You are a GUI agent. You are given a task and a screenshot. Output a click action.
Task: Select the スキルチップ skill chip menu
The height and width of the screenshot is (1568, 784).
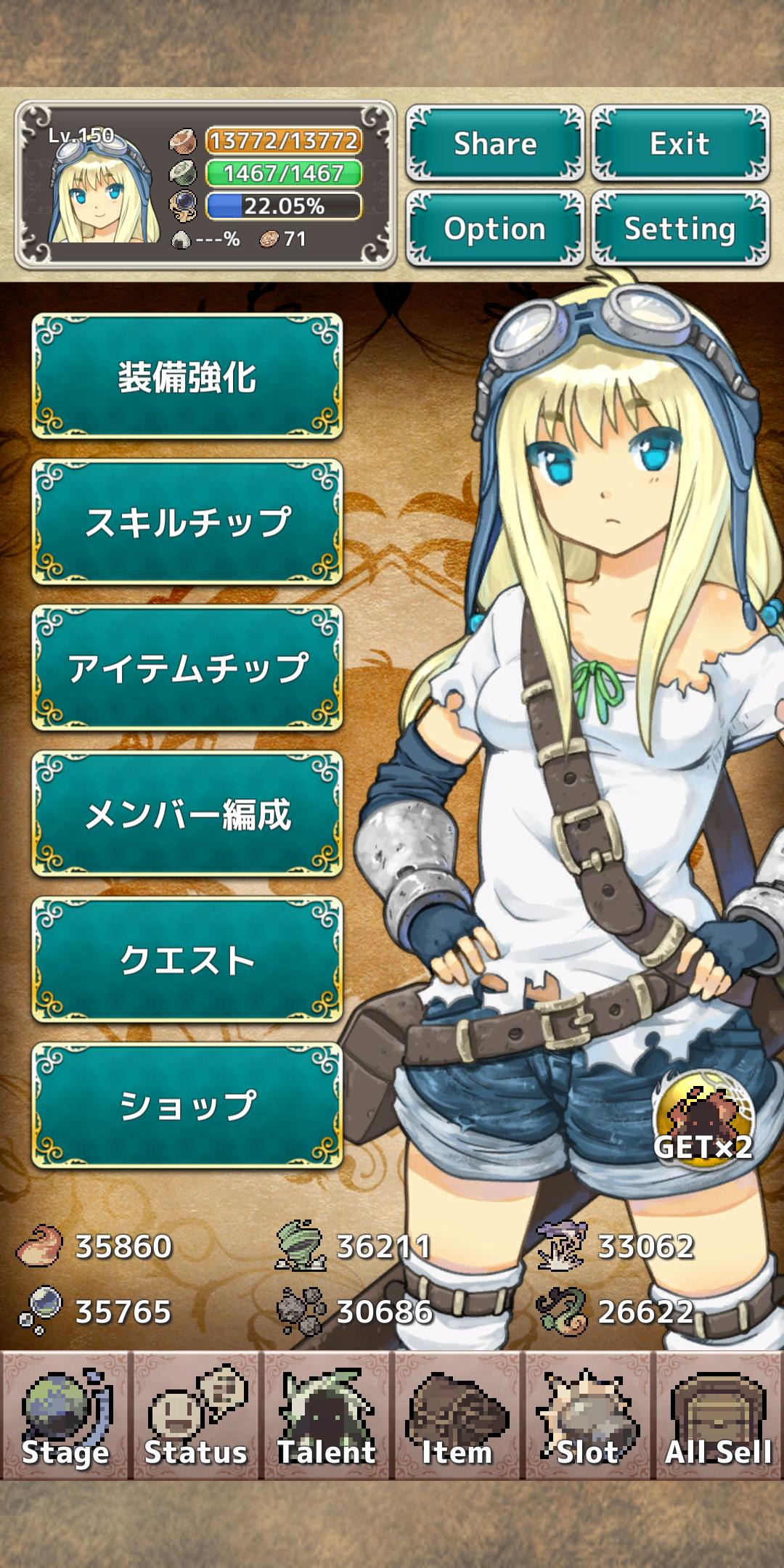(187, 522)
